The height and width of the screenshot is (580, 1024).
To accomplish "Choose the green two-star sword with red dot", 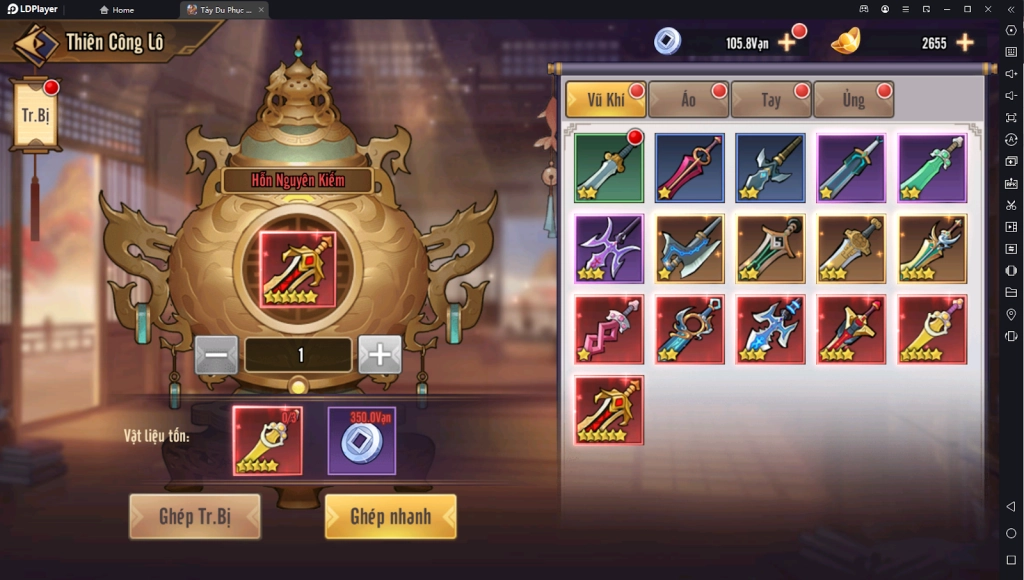I will point(609,168).
